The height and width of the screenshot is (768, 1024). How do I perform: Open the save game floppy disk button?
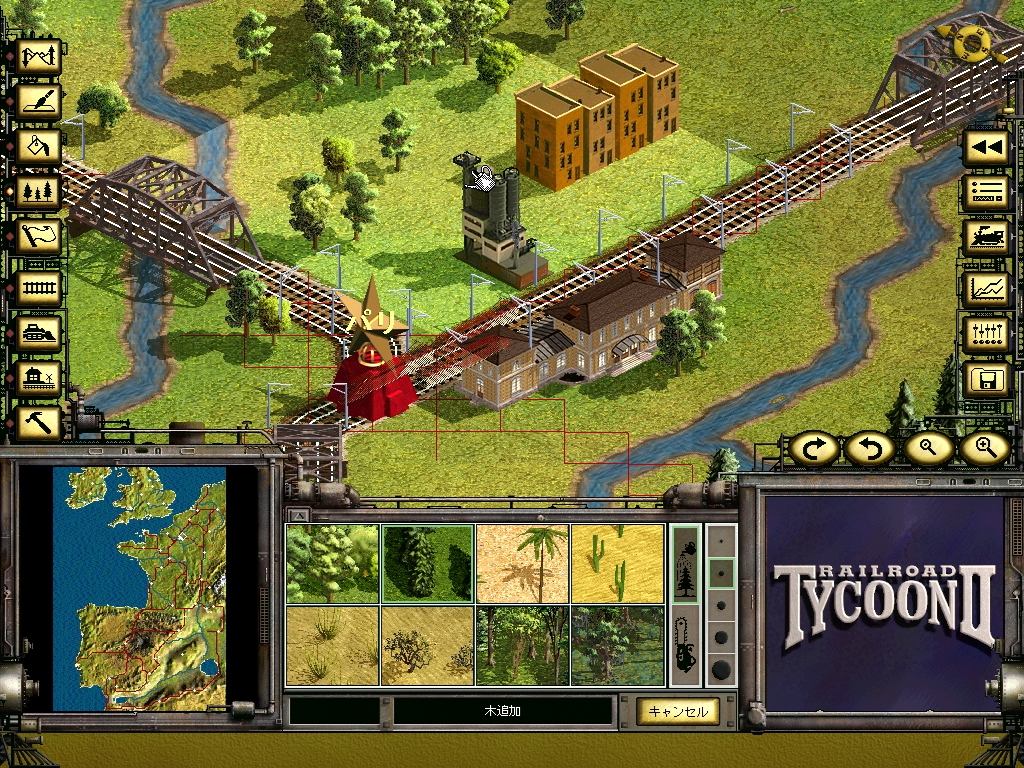pos(986,380)
